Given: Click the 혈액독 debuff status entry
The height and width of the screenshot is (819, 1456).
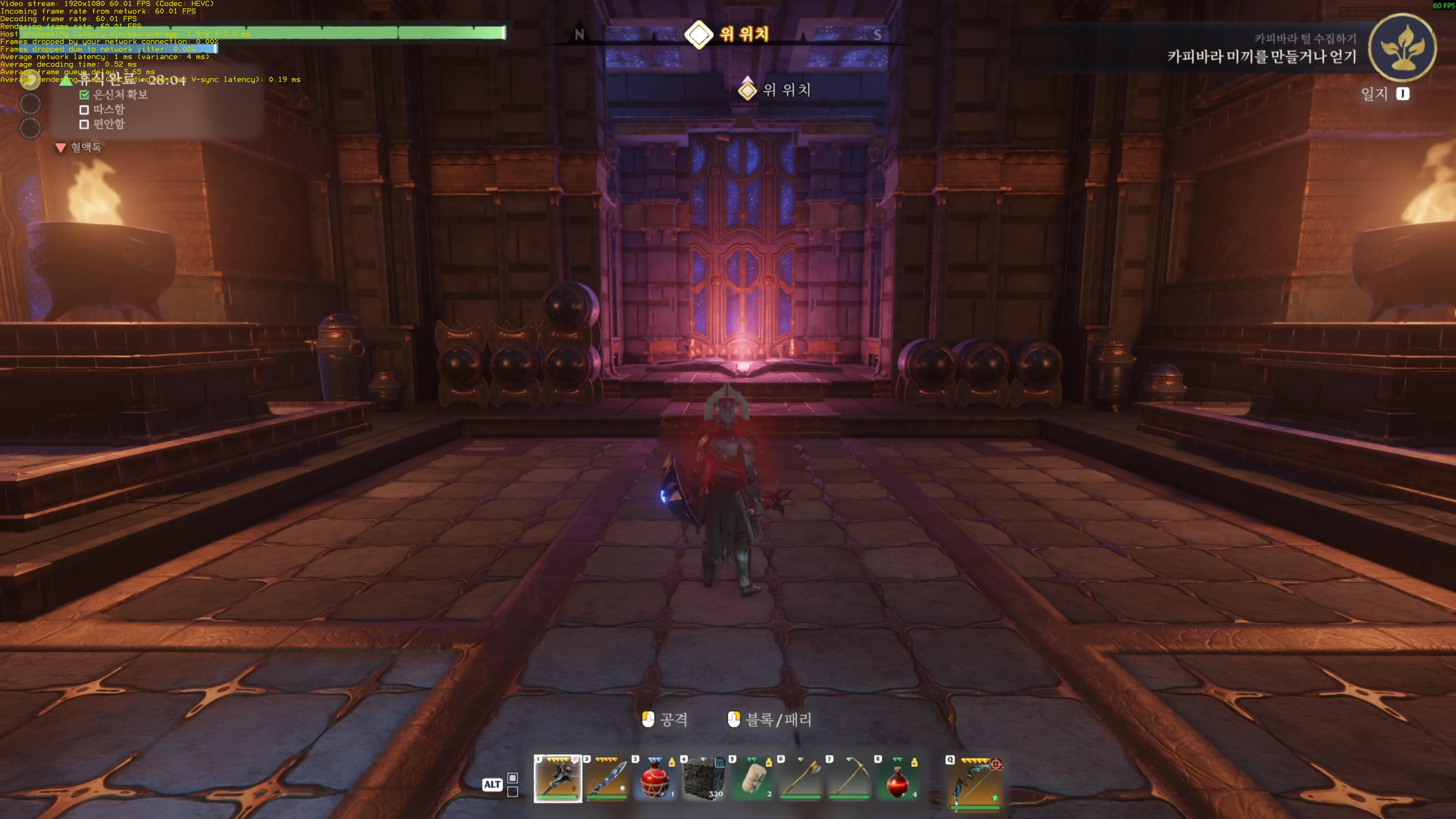Looking at the screenshot, I should 85,148.
